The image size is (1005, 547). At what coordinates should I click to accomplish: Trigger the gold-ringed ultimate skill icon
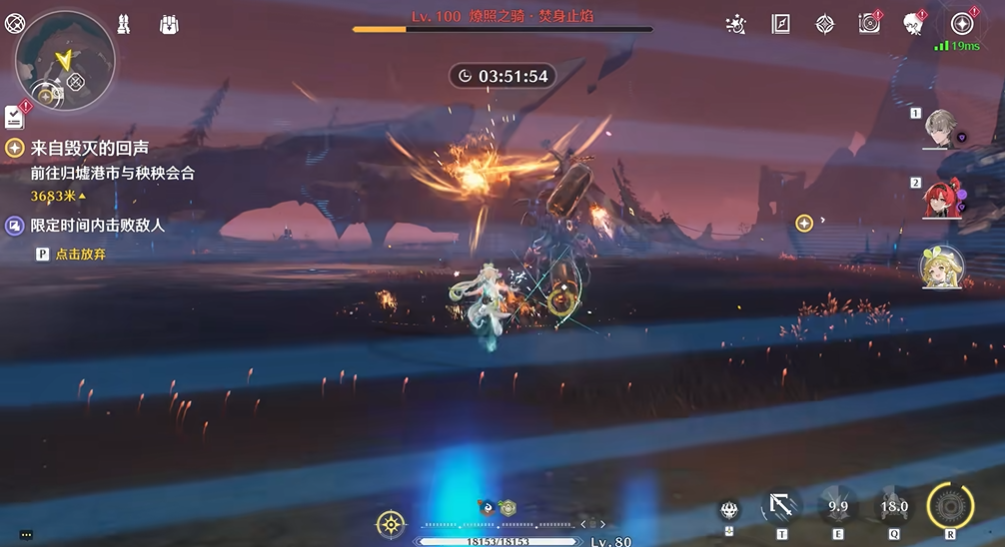click(950, 506)
